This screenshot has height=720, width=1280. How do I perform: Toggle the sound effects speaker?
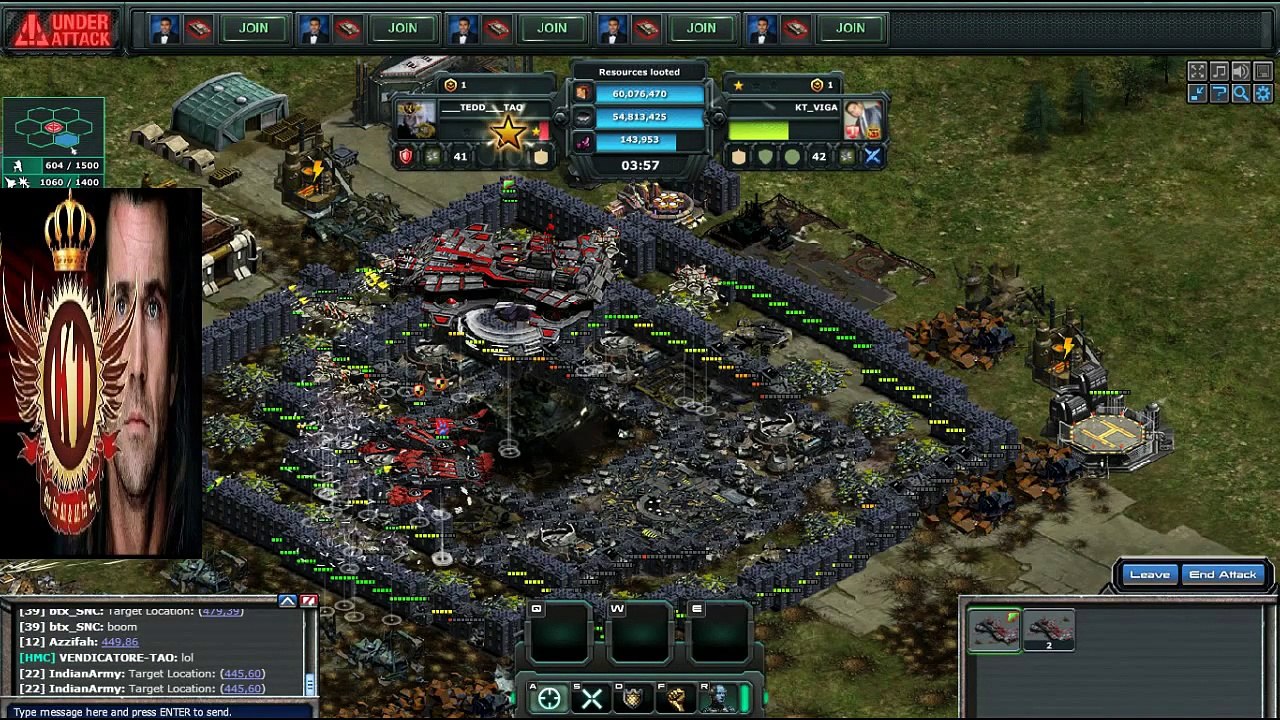point(1240,71)
